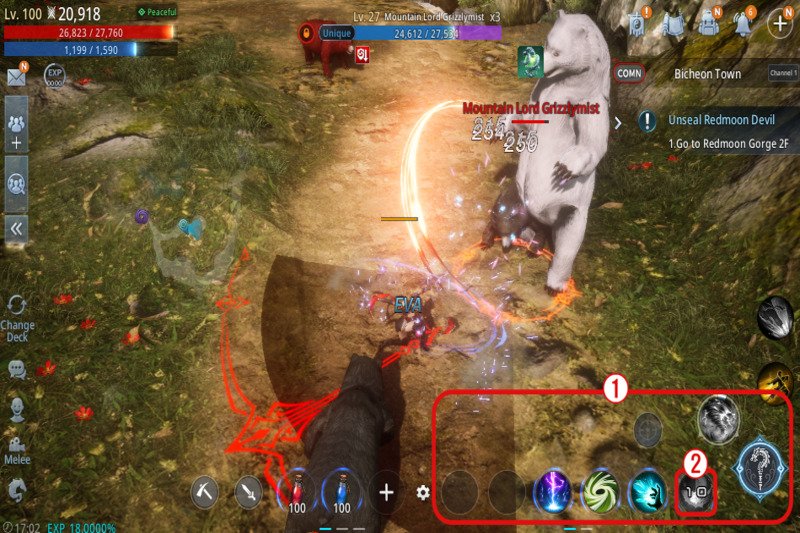Open the backpack inventory icon

coord(709,23)
